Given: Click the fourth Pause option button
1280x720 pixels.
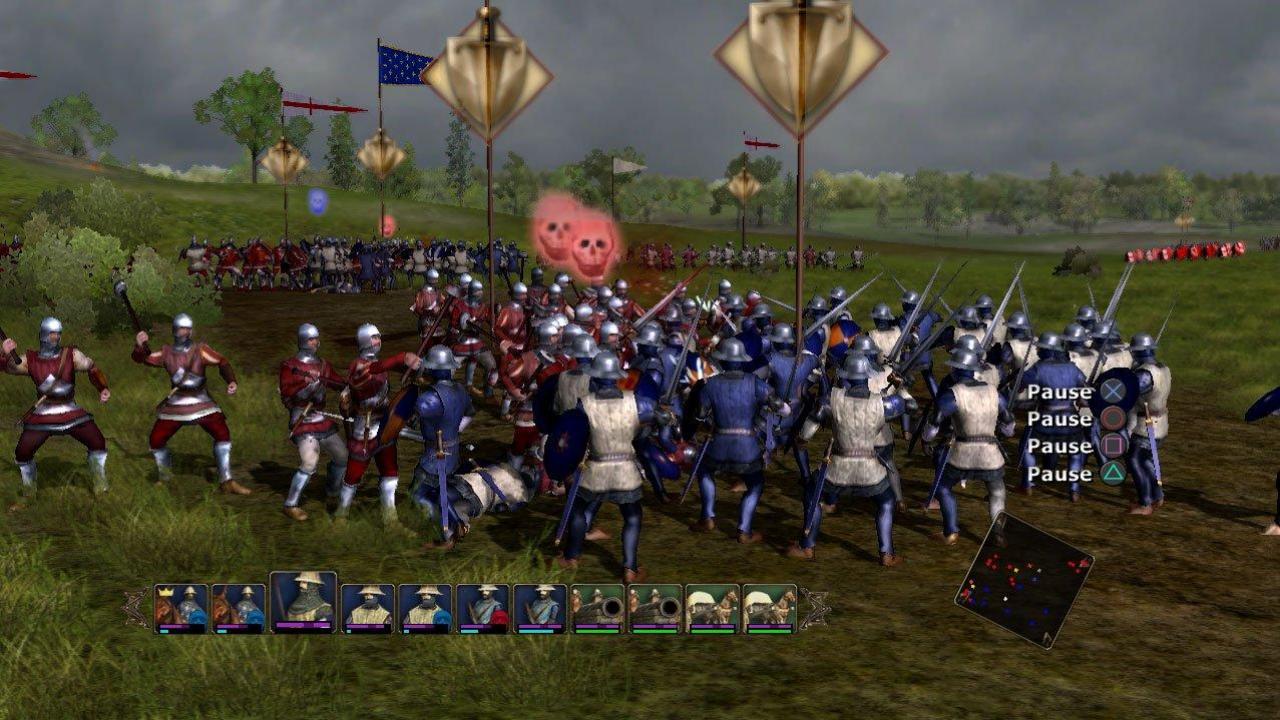Looking at the screenshot, I should (1060, 473).
